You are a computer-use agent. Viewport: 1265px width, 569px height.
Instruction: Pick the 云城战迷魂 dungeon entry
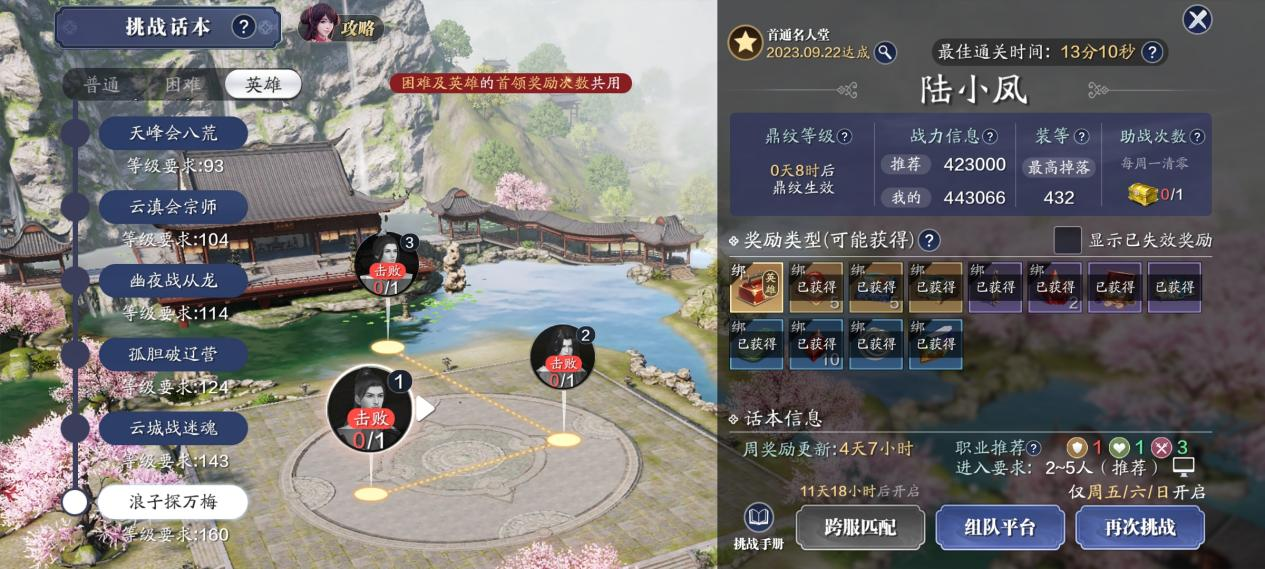pyautogui.click(x=173, y=428)
